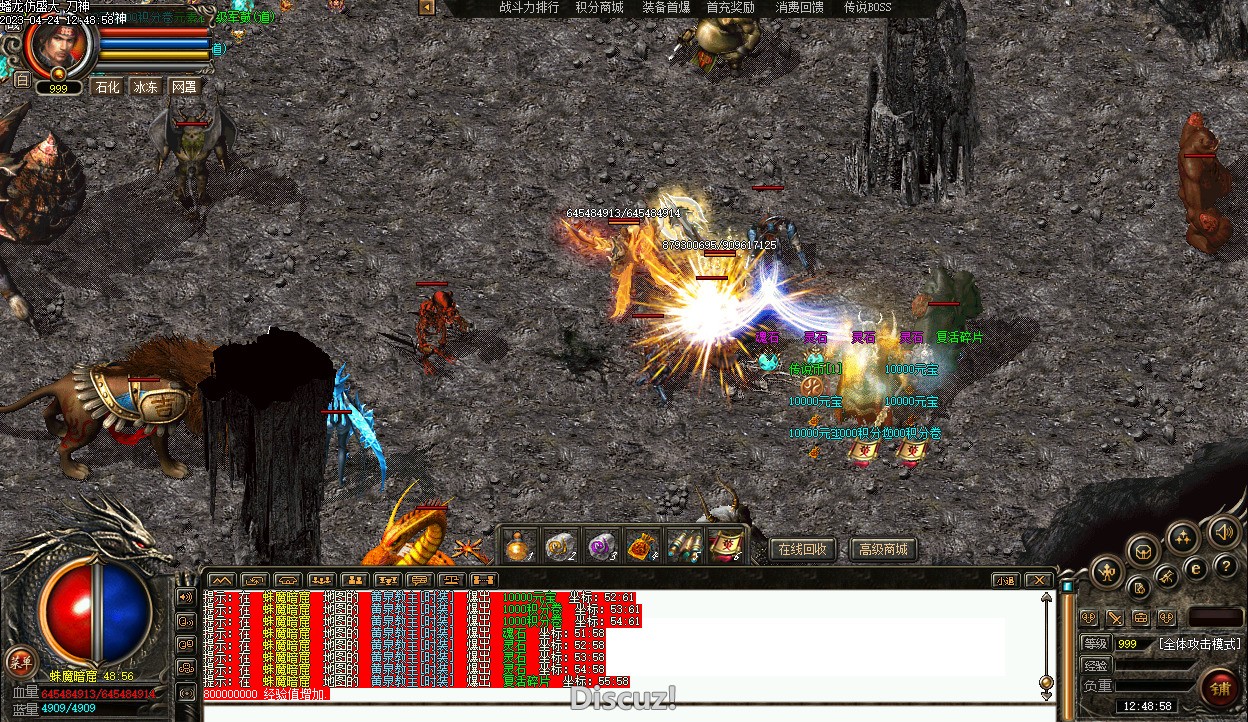Use the purple scroll in hotbar slot 3
1248x722 pixels.
pos(601,546)
